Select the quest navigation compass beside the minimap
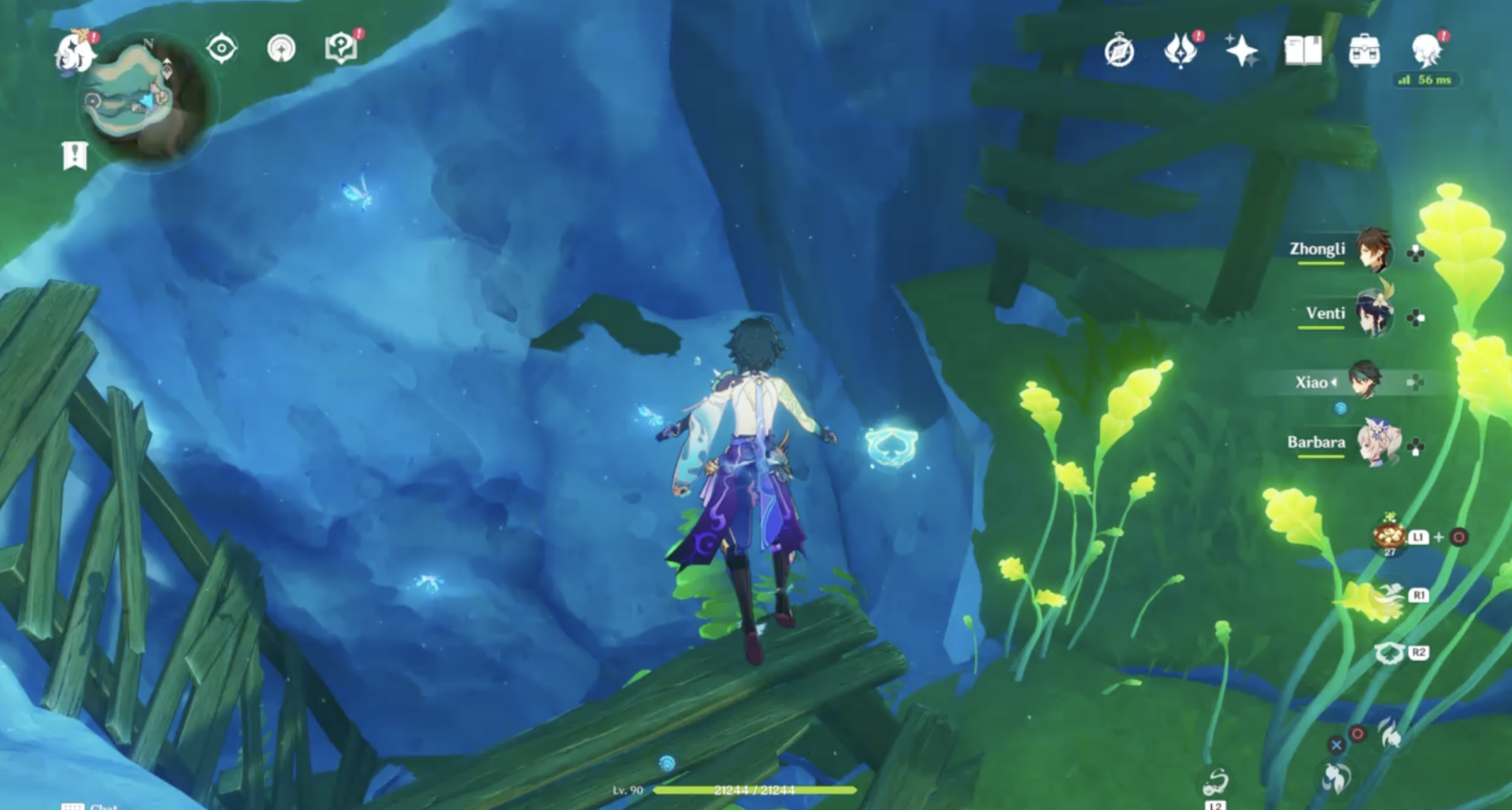1512x810 pixels. [221, 48]
